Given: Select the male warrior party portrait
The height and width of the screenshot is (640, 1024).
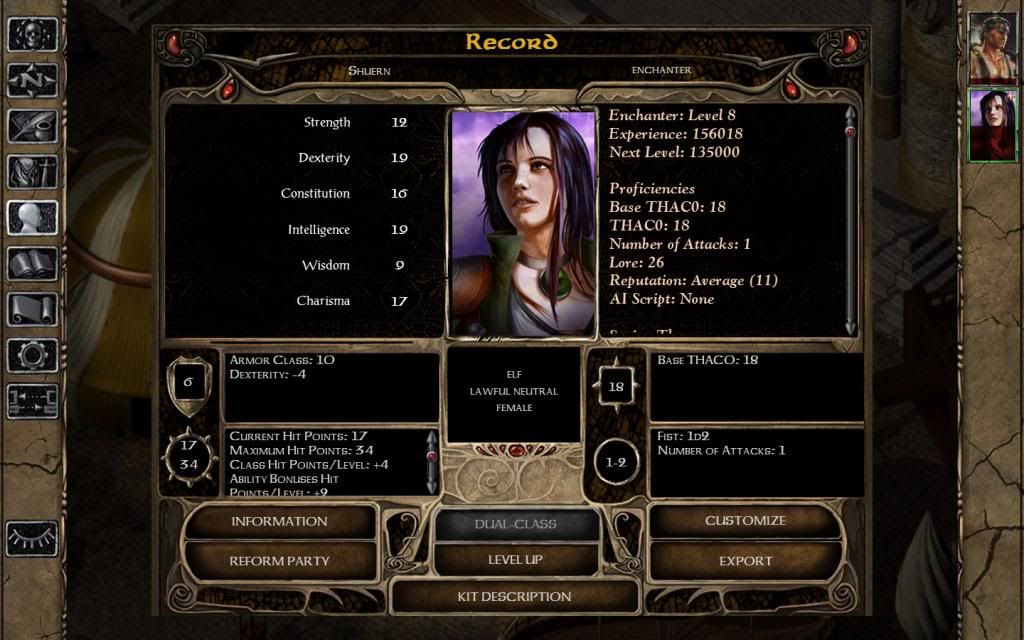Looking at the screenshot, I should (x=992, y=48).
